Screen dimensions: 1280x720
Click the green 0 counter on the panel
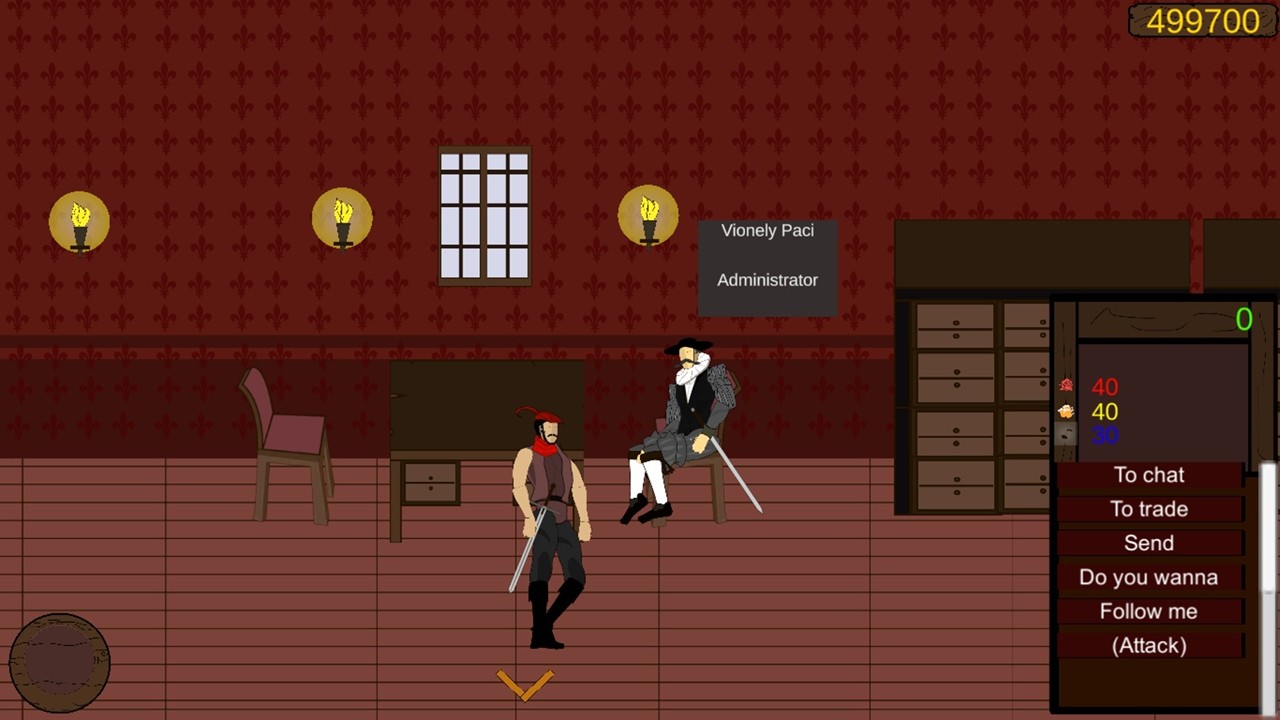(x=1243, y=320)
